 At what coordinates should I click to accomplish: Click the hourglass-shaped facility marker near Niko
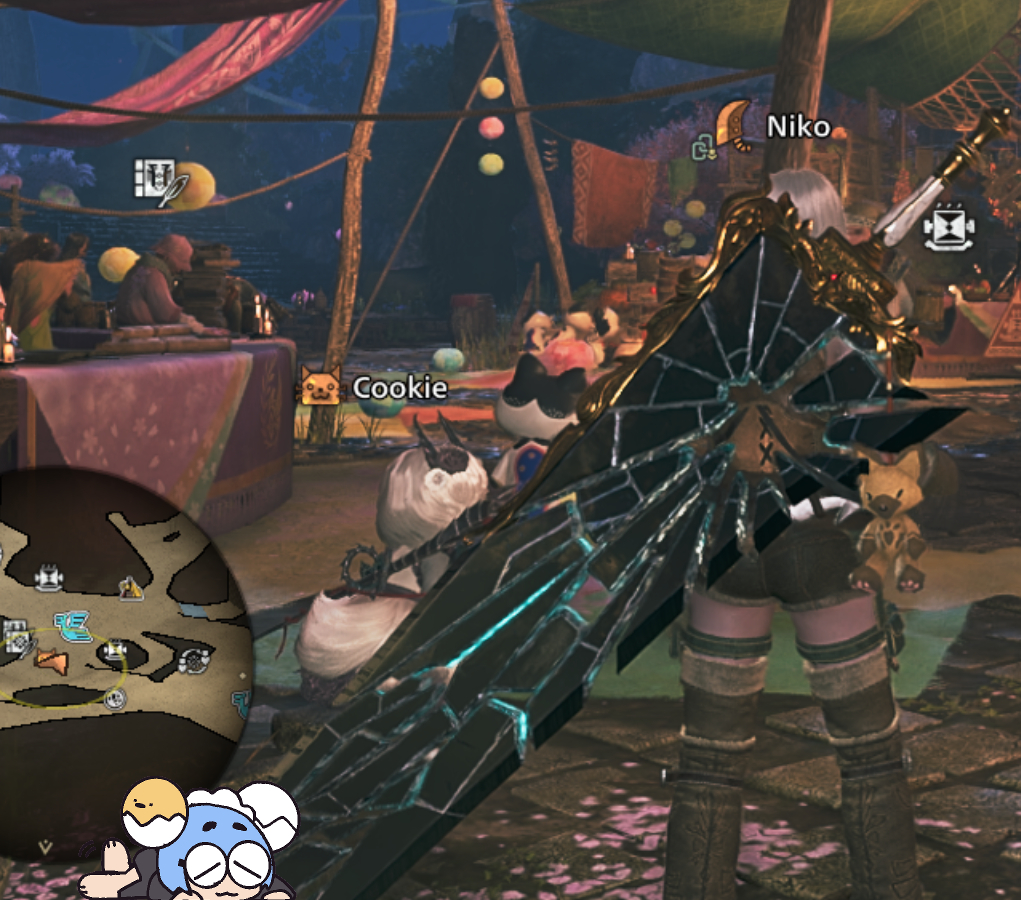tap(948, 228)
